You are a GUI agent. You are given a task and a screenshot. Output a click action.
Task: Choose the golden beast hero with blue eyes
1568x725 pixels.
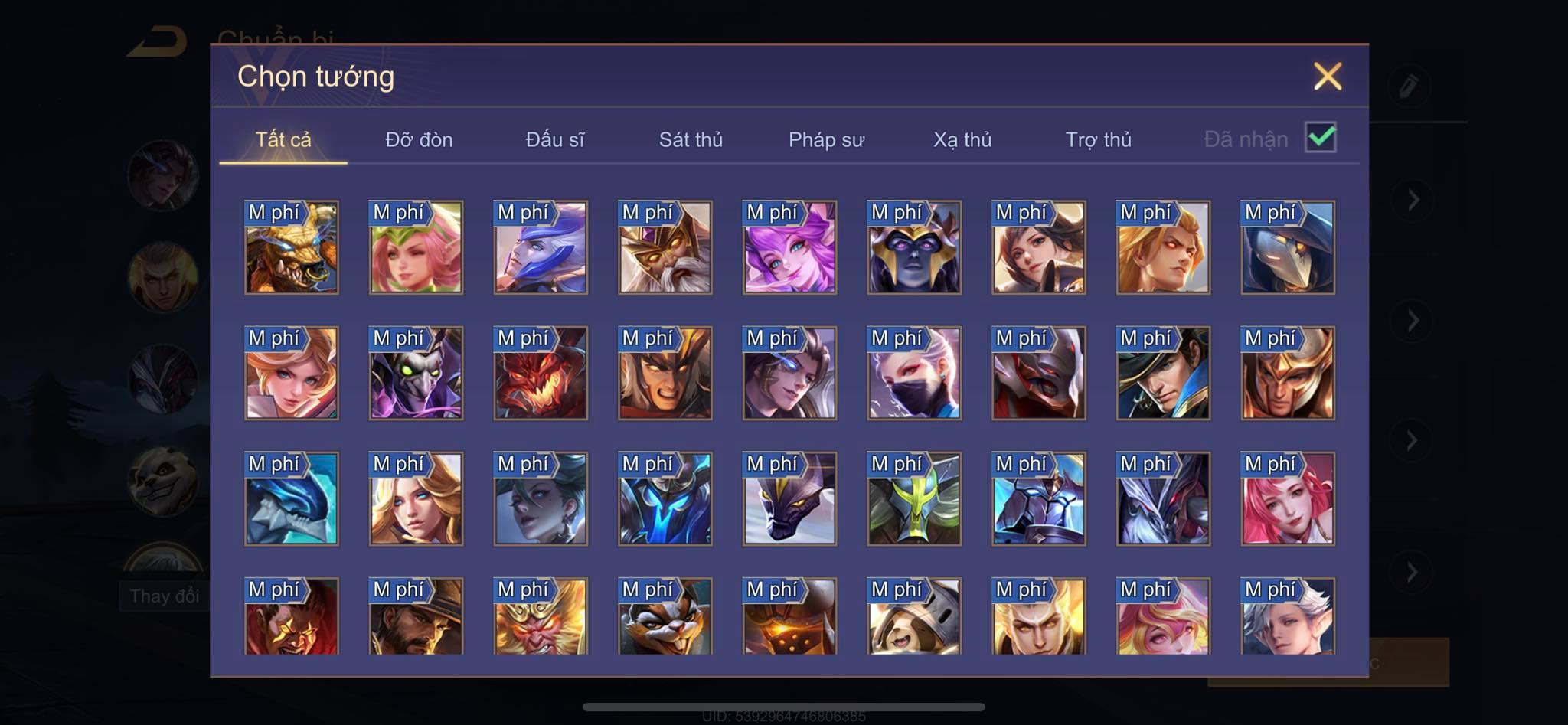pos(291,247)
